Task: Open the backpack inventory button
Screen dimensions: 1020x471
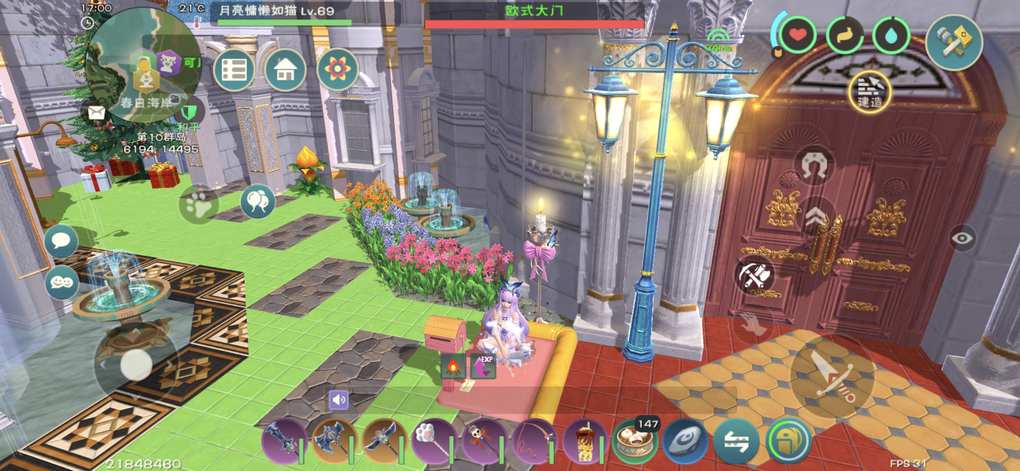Action: [x=788, y=440]
